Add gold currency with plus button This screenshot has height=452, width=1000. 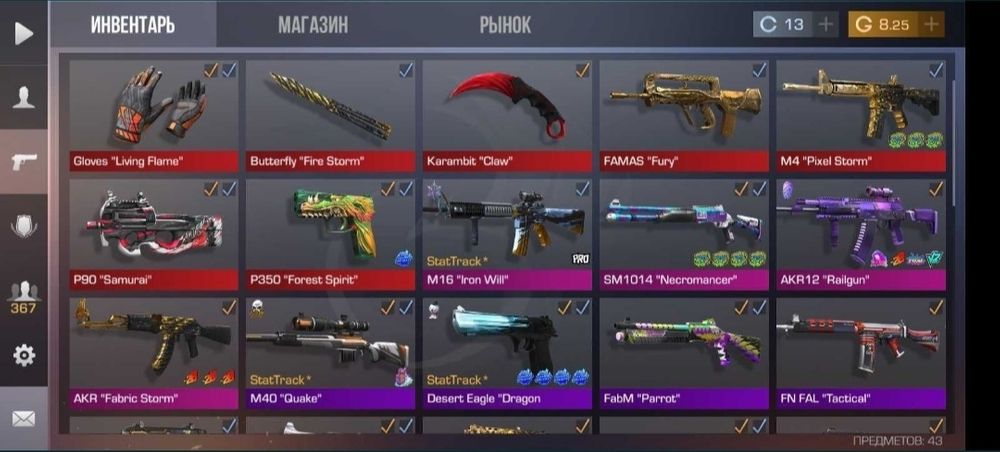point(932,25)
